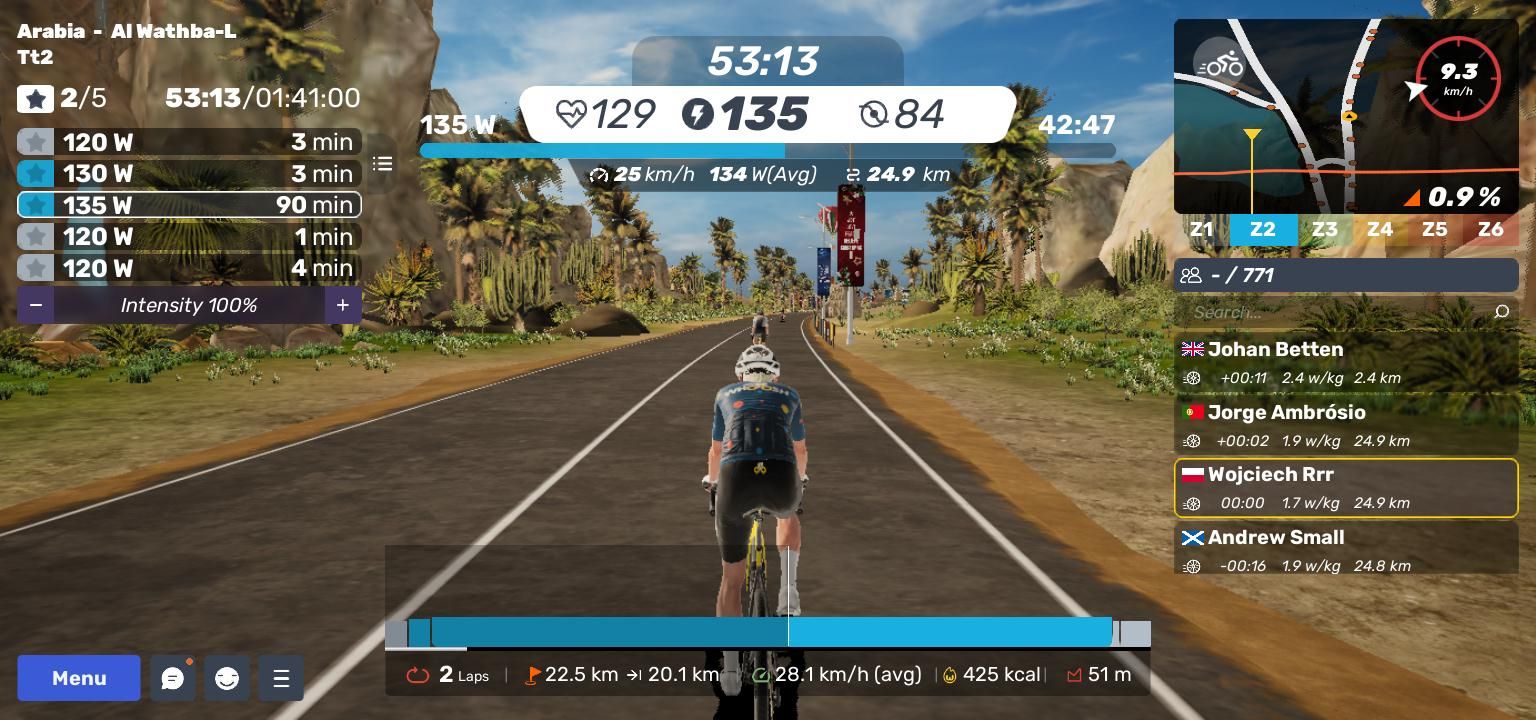Click the rider search field

click(x=1335, y=312)
